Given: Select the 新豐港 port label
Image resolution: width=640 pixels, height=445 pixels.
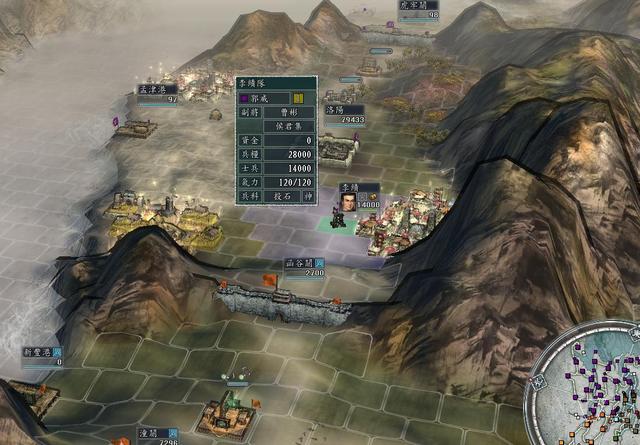Looking at the screenshot, I should click(x=40, y=352).
